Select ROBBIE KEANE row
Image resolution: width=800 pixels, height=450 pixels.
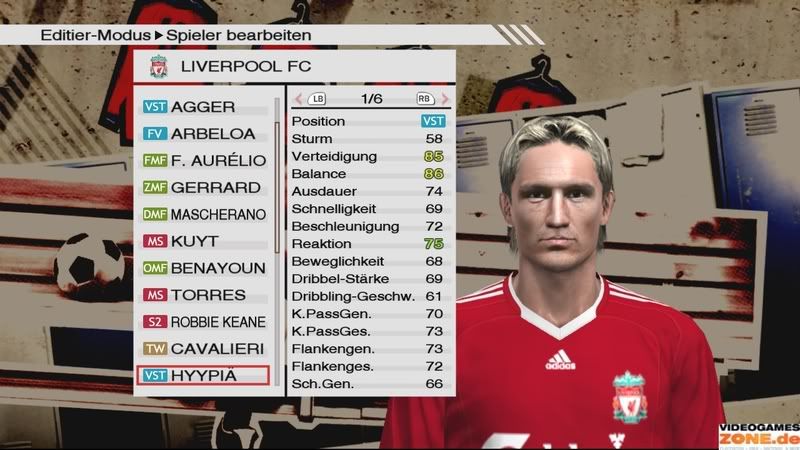(x=203, y=322)
